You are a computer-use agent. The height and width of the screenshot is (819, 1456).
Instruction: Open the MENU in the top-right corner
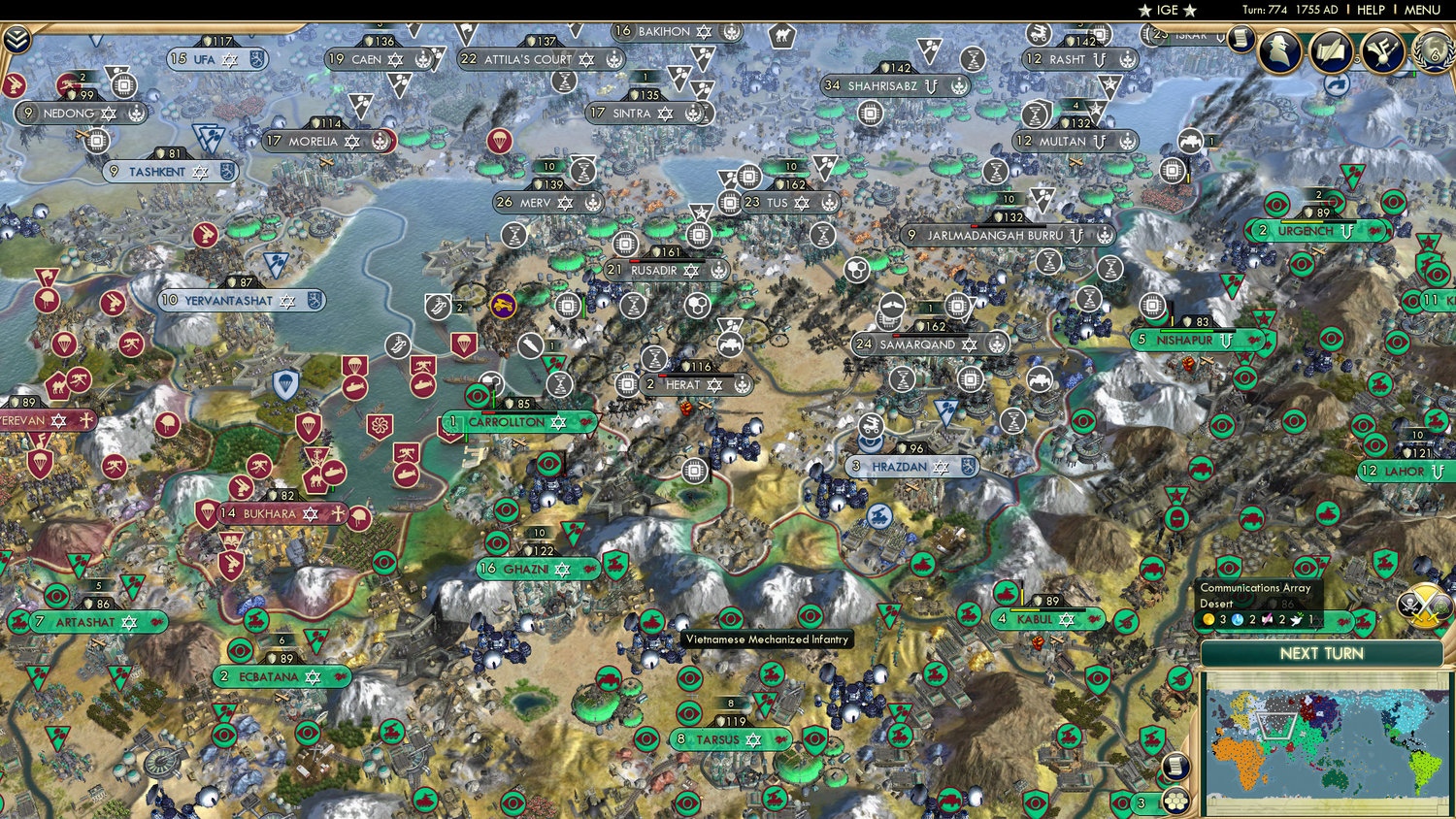(1421, 10)
